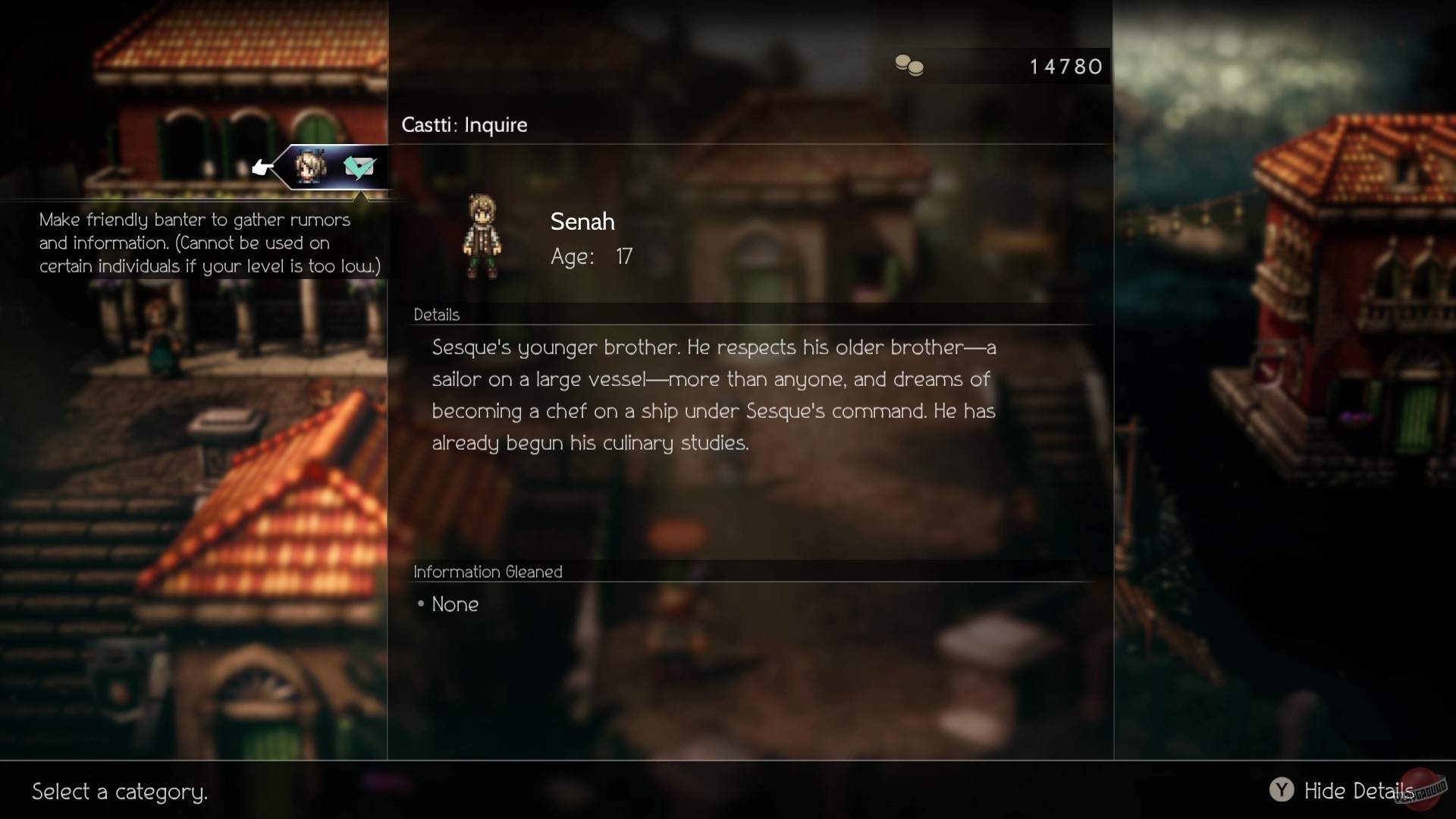Click the Y button prompt icon
The width and height of the screenshot is (1456, 819).
[x=1281, y=790]
